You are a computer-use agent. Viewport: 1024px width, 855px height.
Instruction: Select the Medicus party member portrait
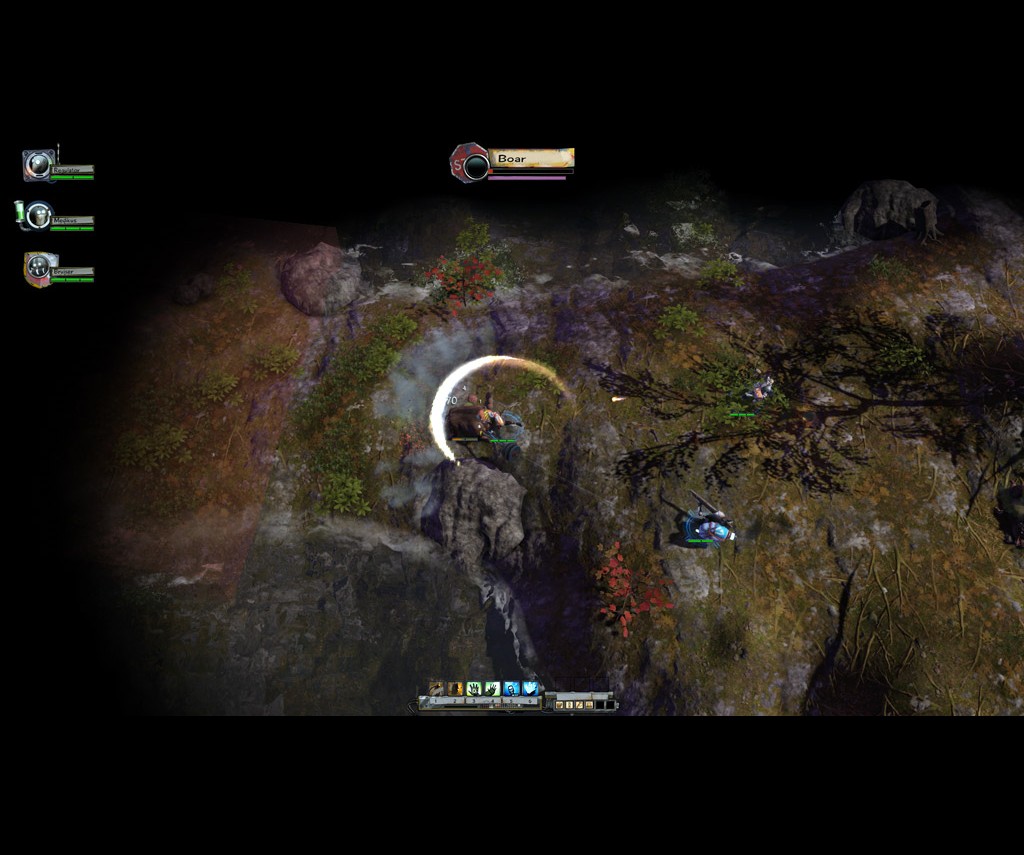(39, 215)
